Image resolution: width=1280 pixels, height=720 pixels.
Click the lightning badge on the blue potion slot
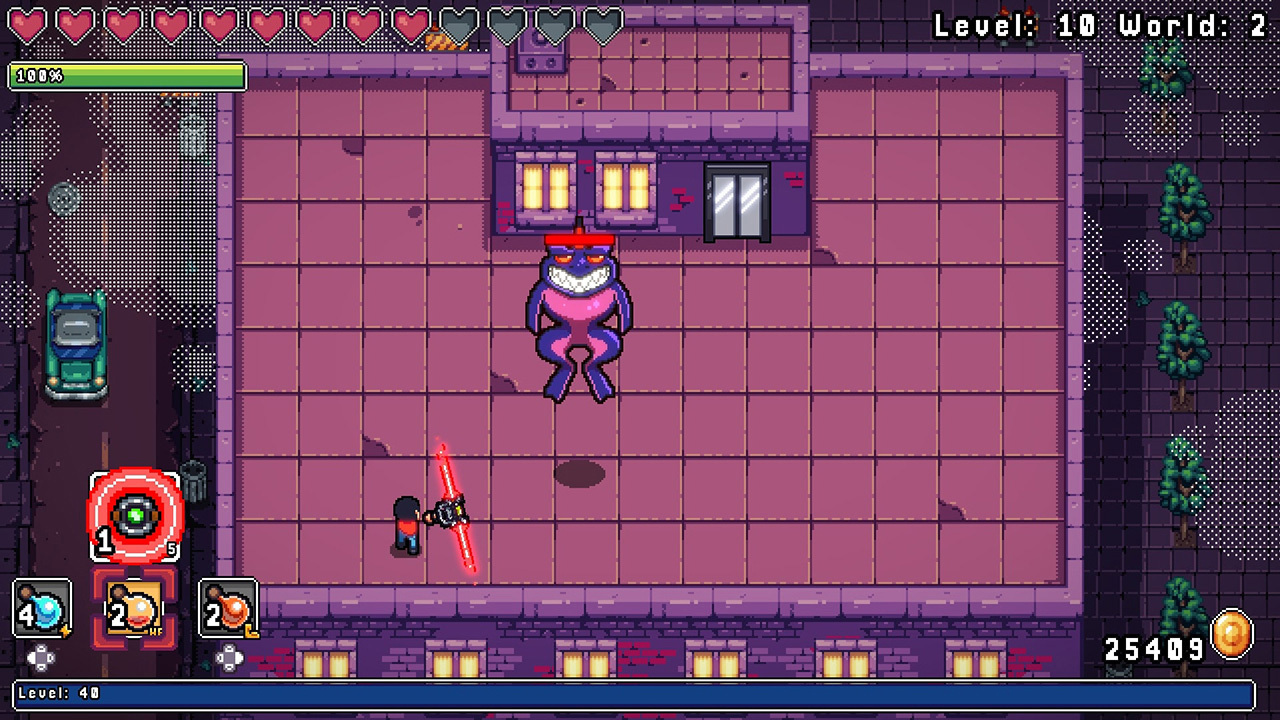[66, 630]
